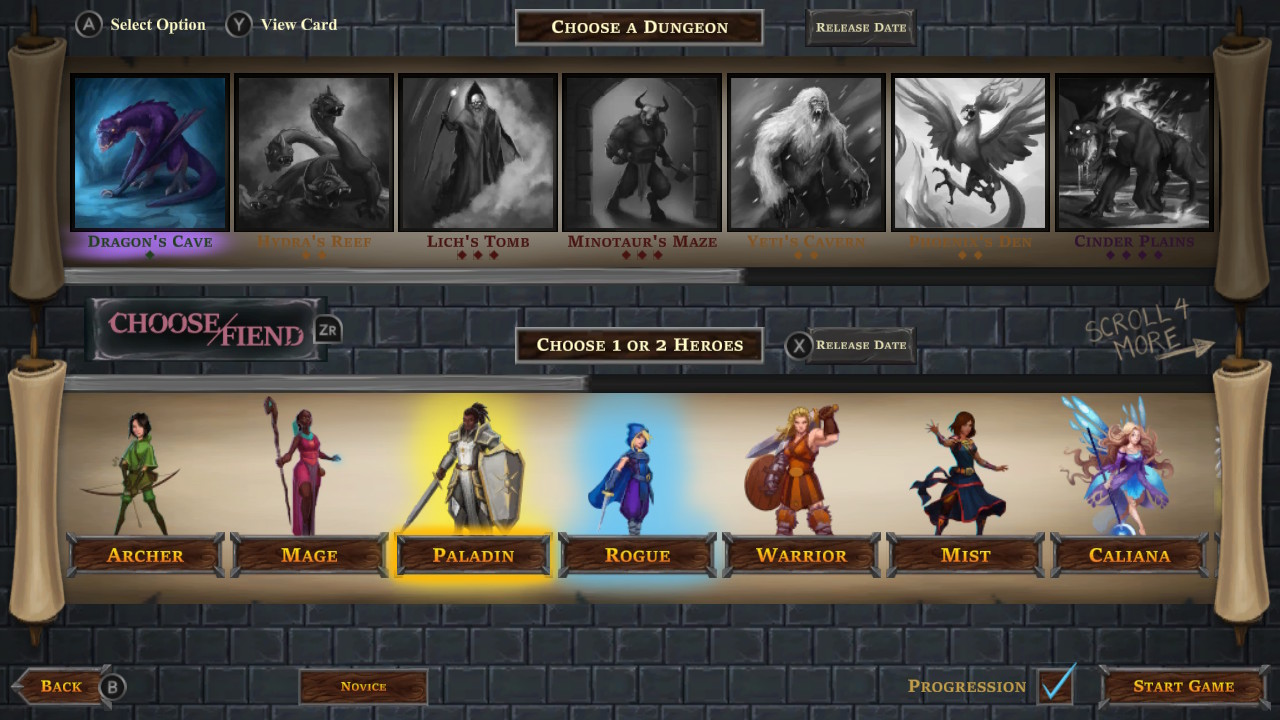Deselect the Paladin hero

pyautogui.click(x=472, y=555)
